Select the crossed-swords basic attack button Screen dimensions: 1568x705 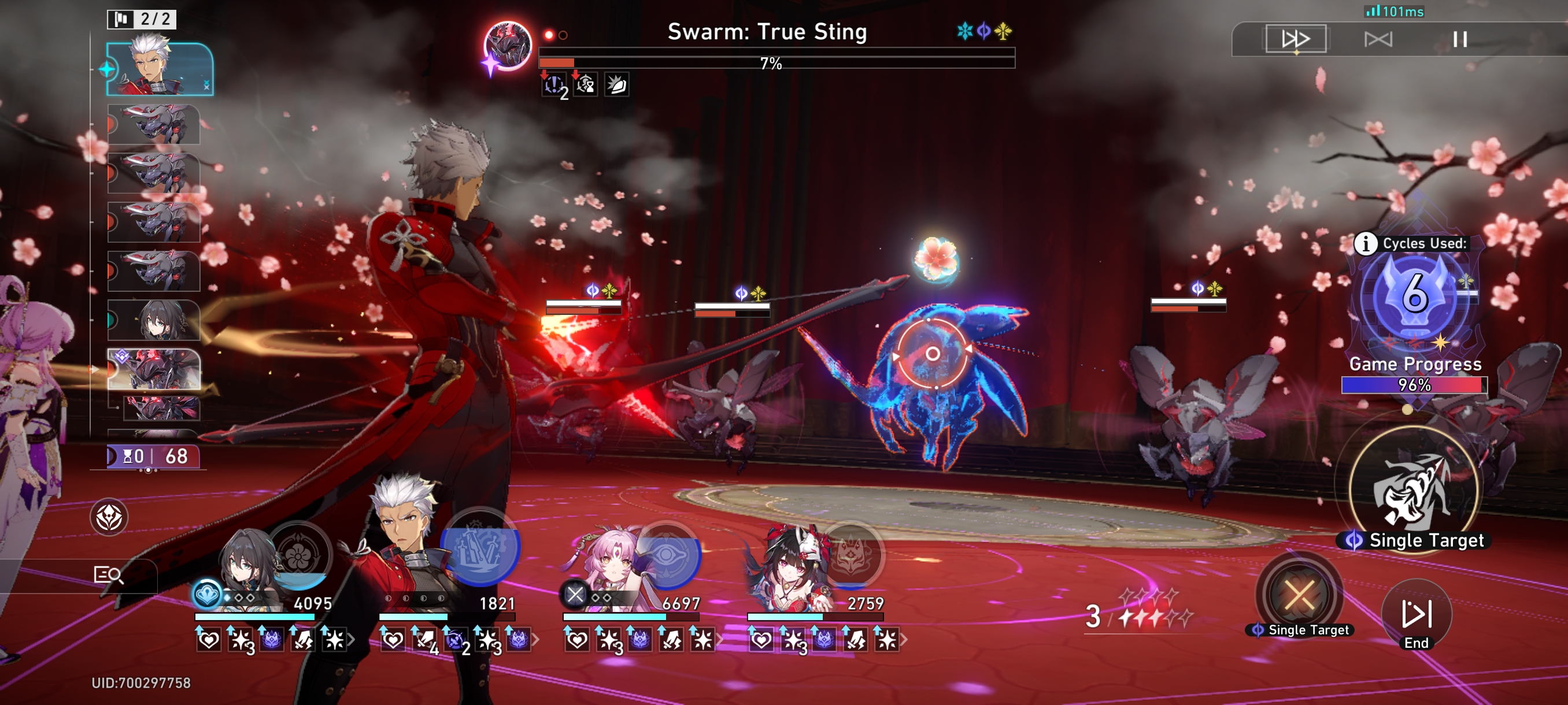[x=1299, y=595]
